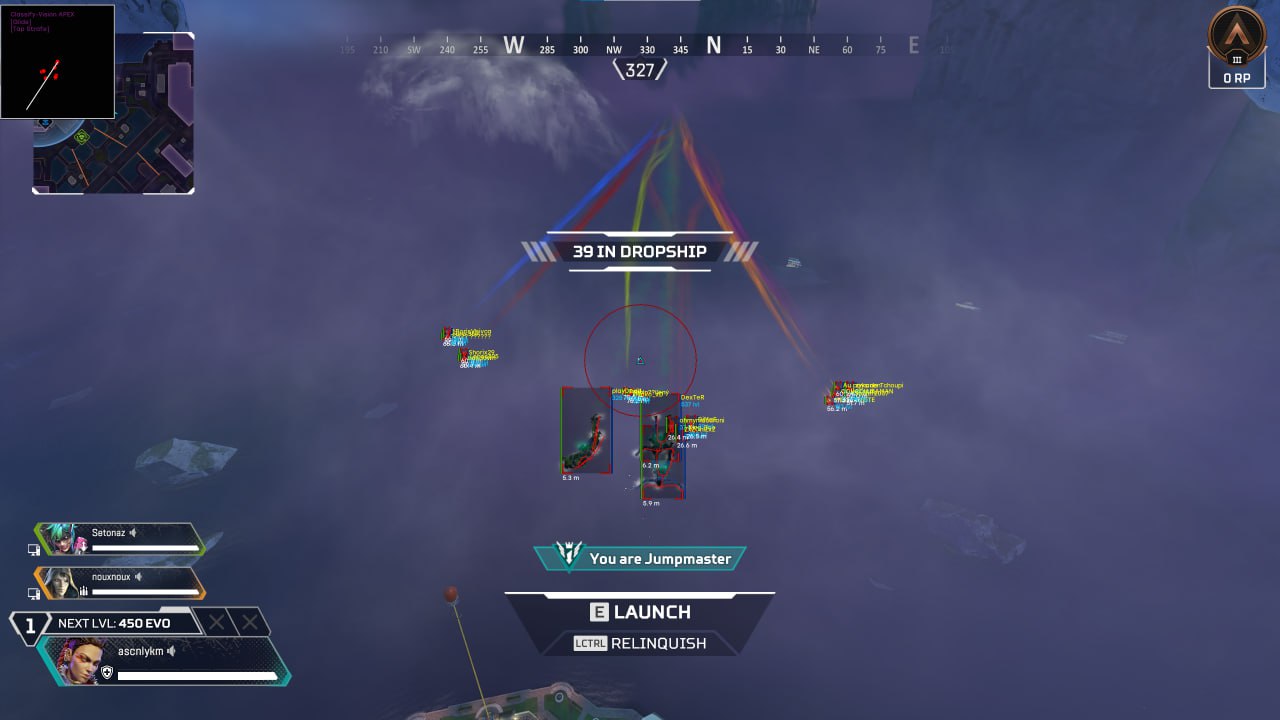The image size is (1280, 720).
Task: Expand the second empty X slot near NEXT LVL
Action: (248, 622)
